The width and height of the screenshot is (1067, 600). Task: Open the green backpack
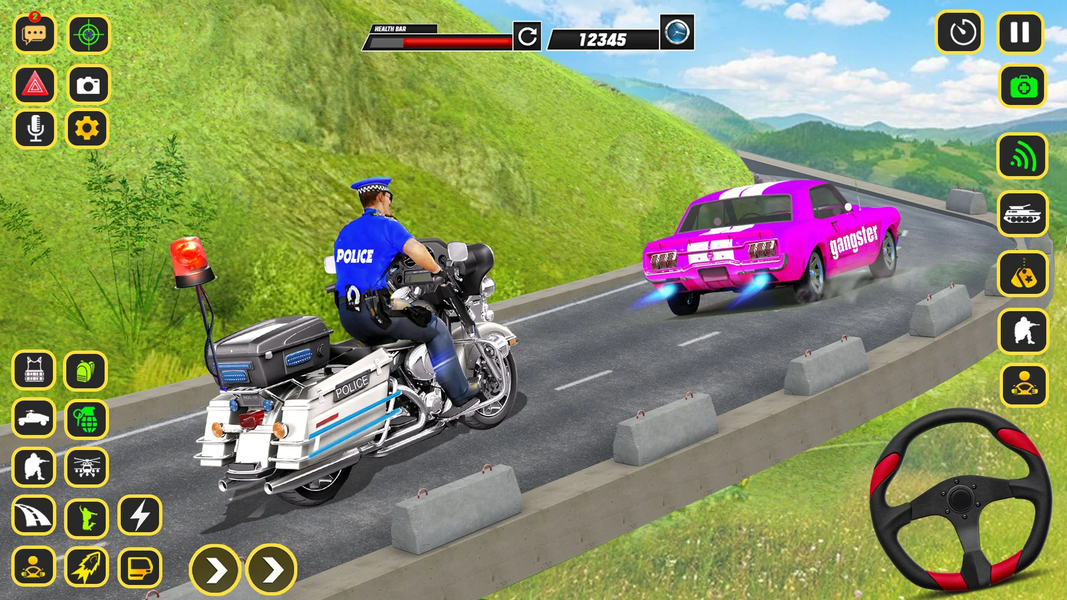(86, 370)
